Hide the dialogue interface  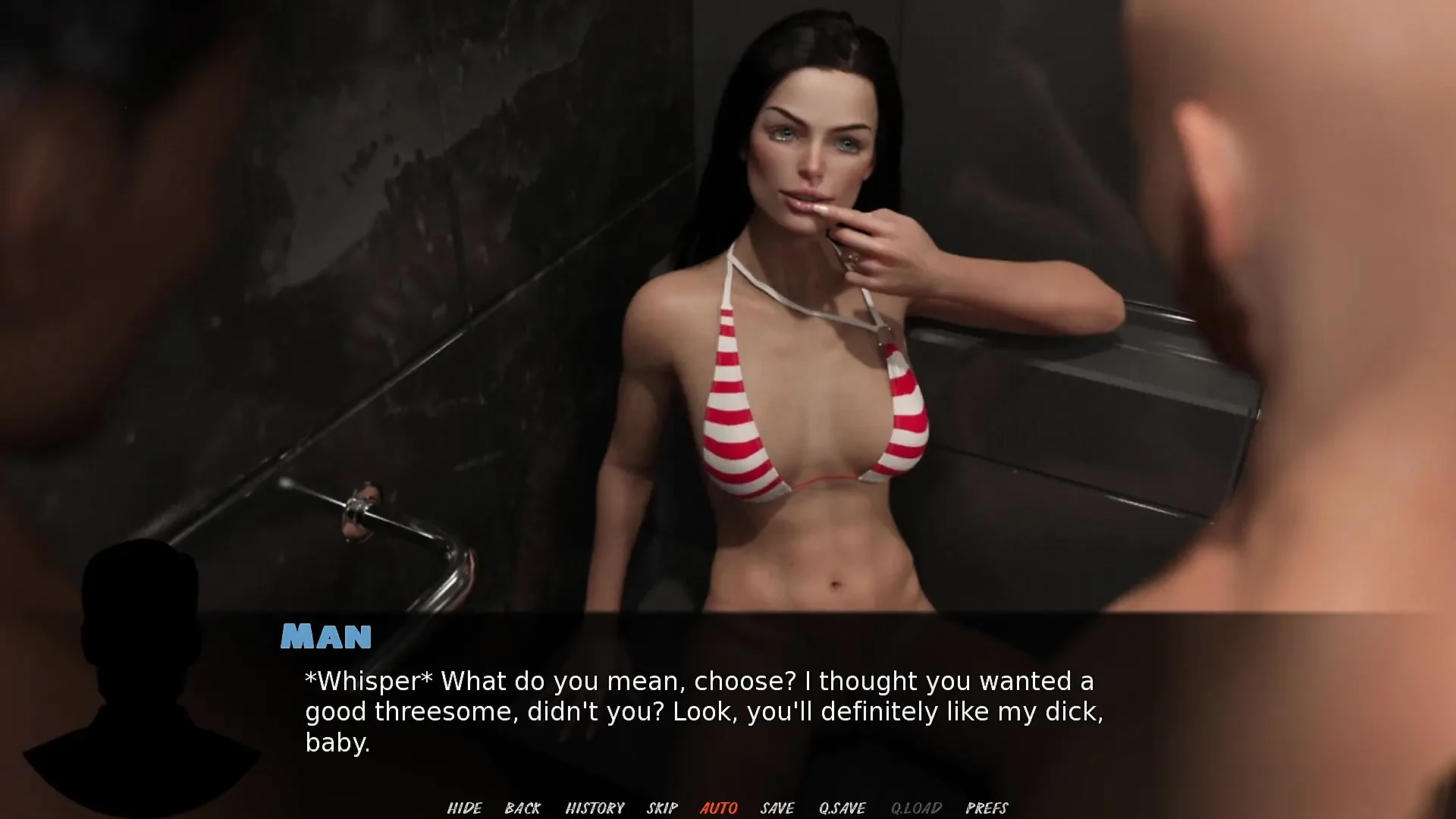[464, 808]
